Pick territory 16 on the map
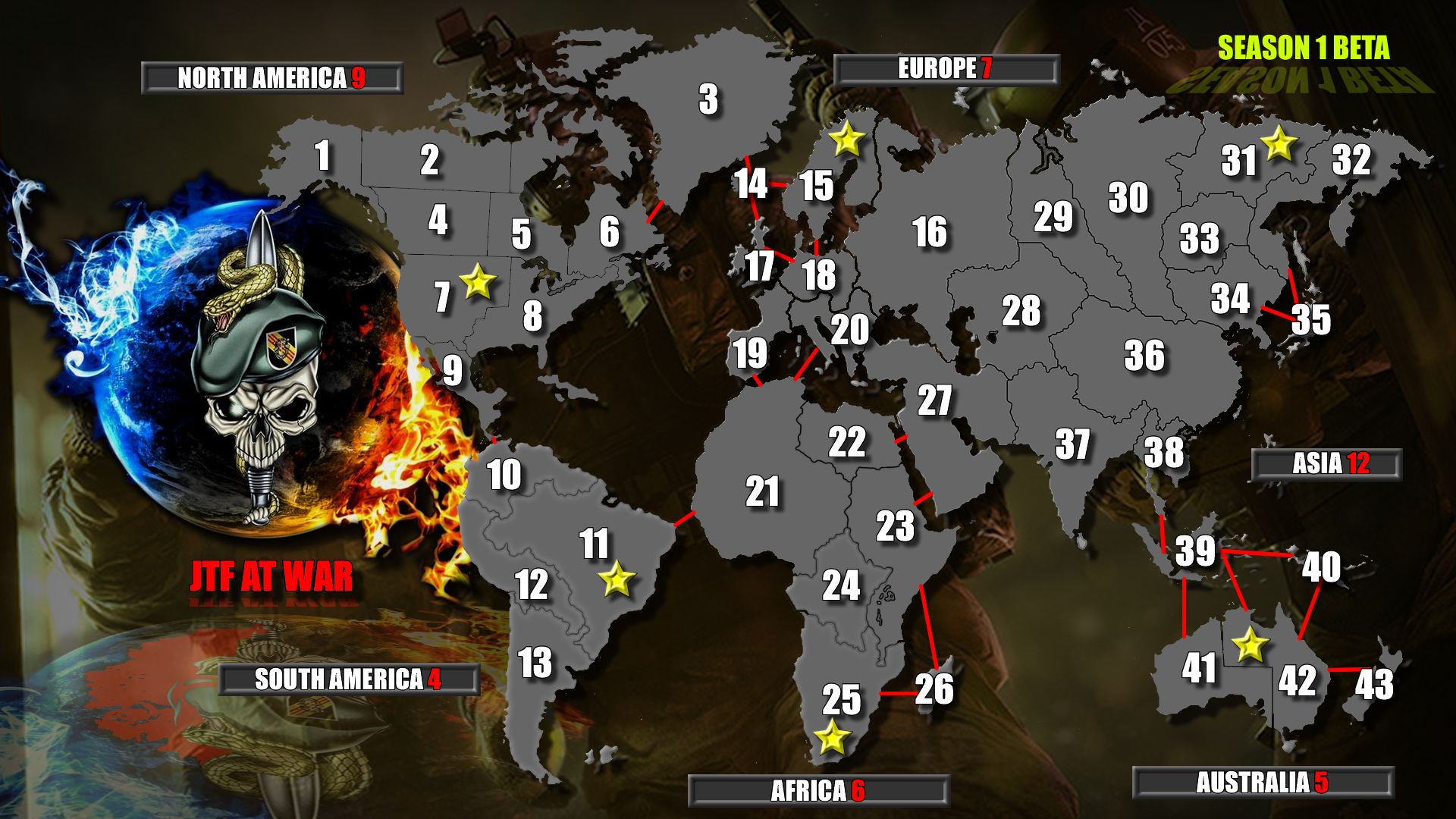1456x819 pixels. pyautogui.click(x=930, y=232)
